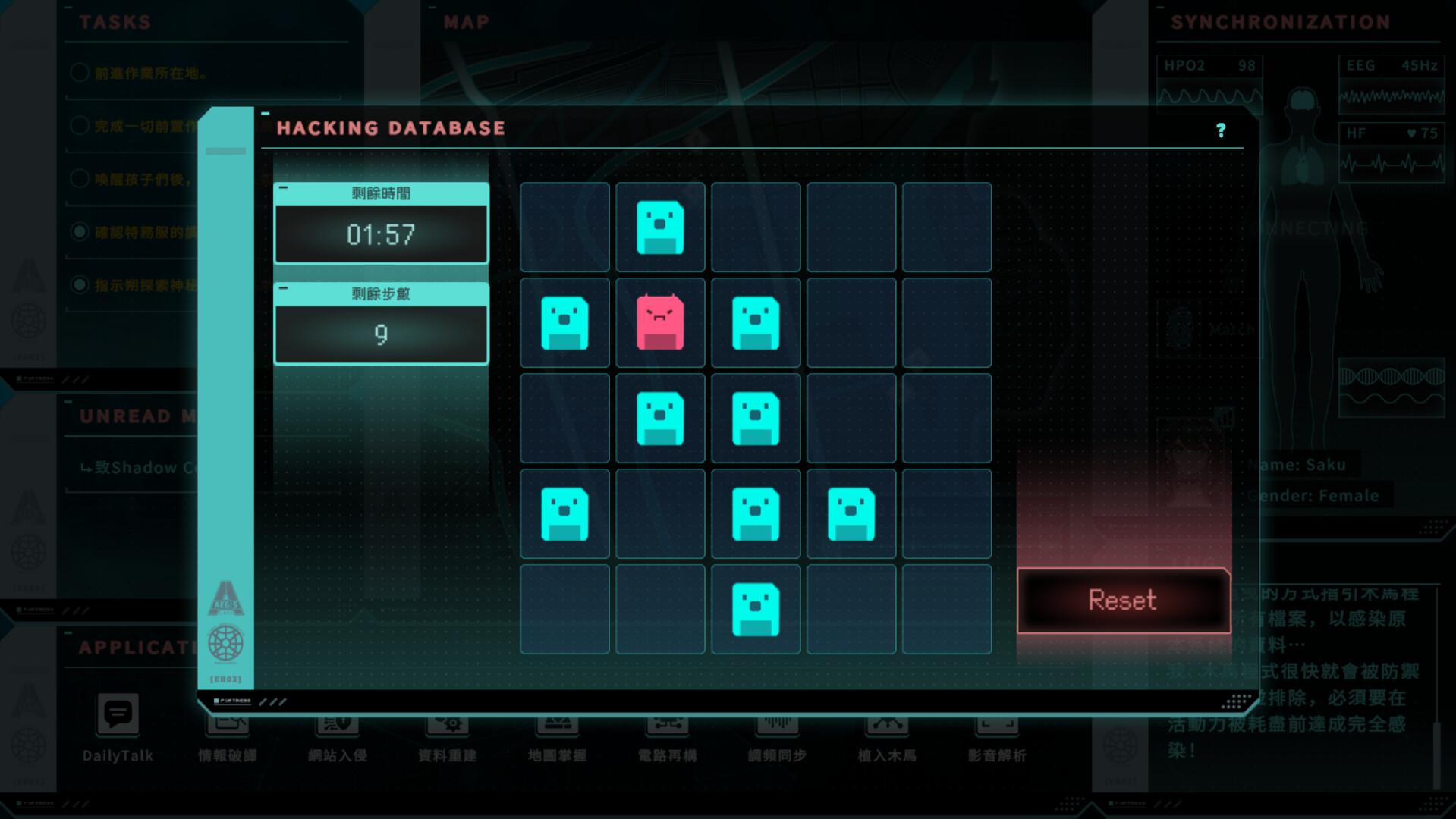Open the 網站入侵 website intrusion app

point(337,726)
